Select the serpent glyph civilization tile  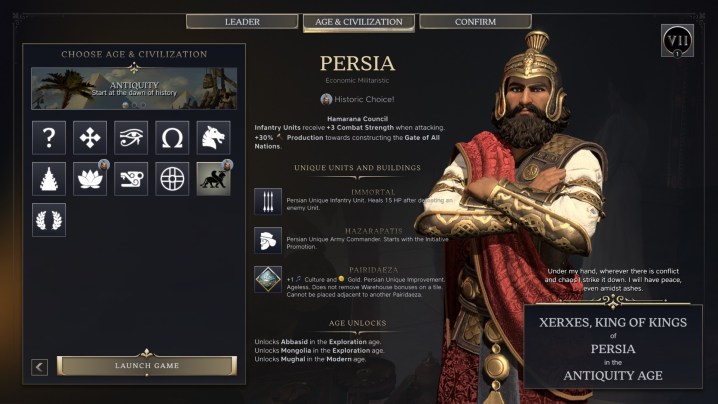(131, 178)
